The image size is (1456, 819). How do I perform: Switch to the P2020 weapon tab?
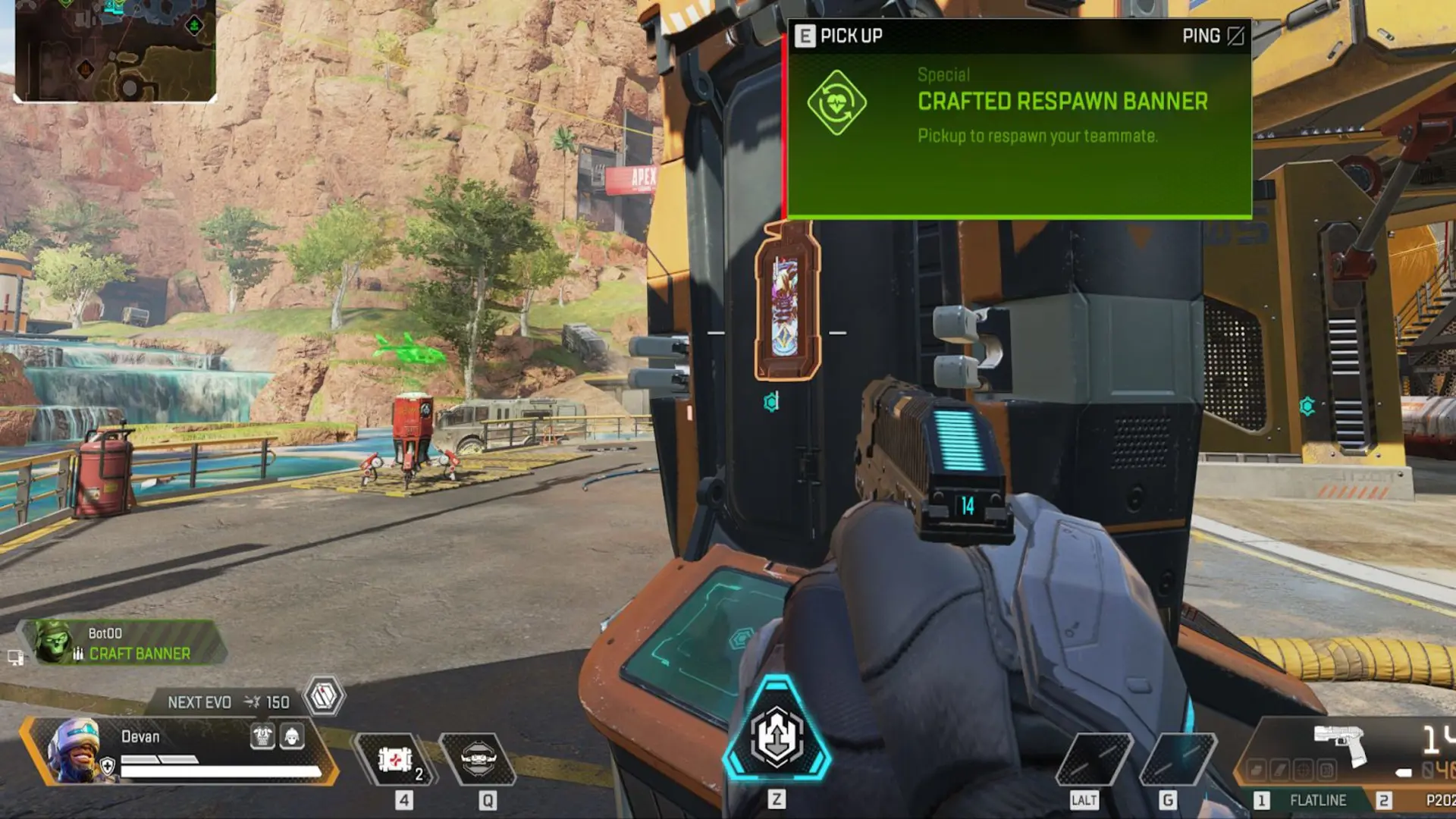tap(1426, 800)
